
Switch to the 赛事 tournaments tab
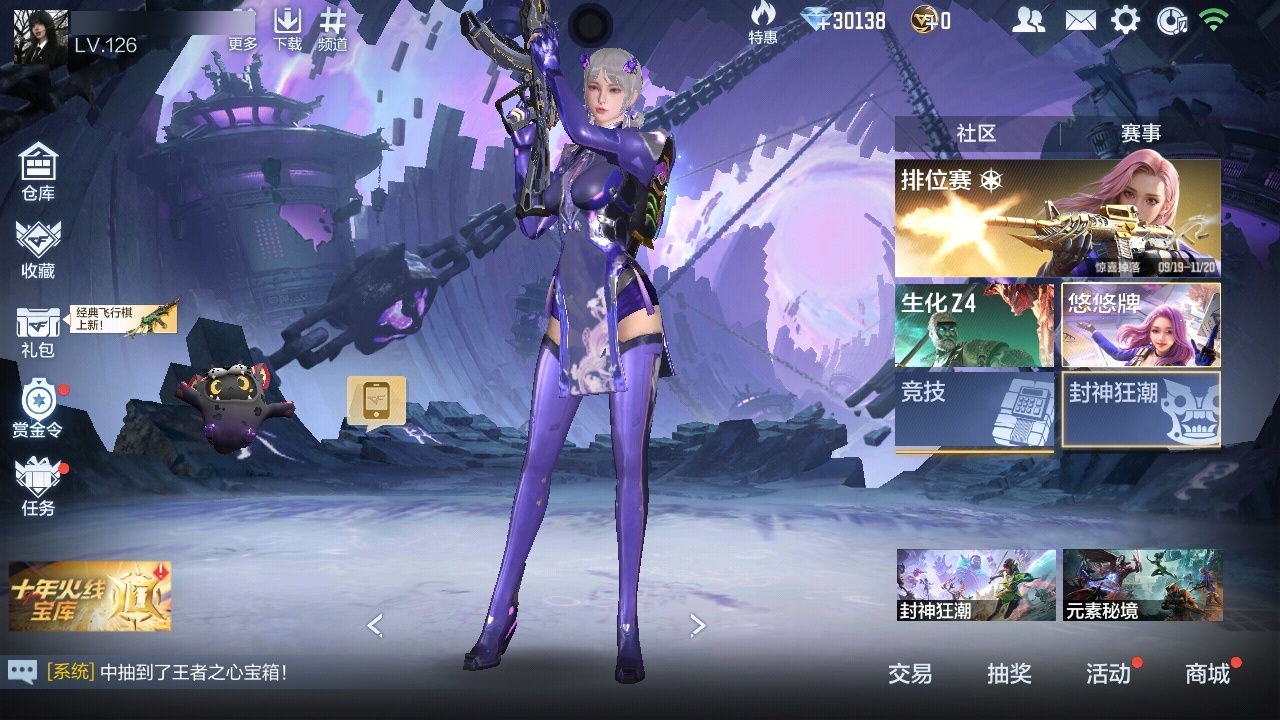pos(1140,133)
